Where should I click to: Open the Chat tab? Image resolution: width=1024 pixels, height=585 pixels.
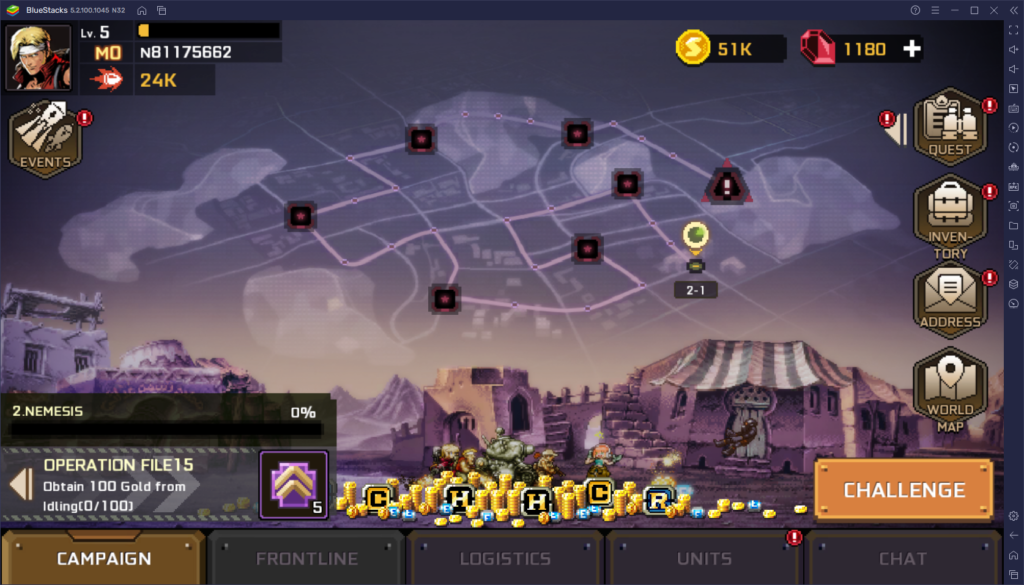(x=903, y=558)
